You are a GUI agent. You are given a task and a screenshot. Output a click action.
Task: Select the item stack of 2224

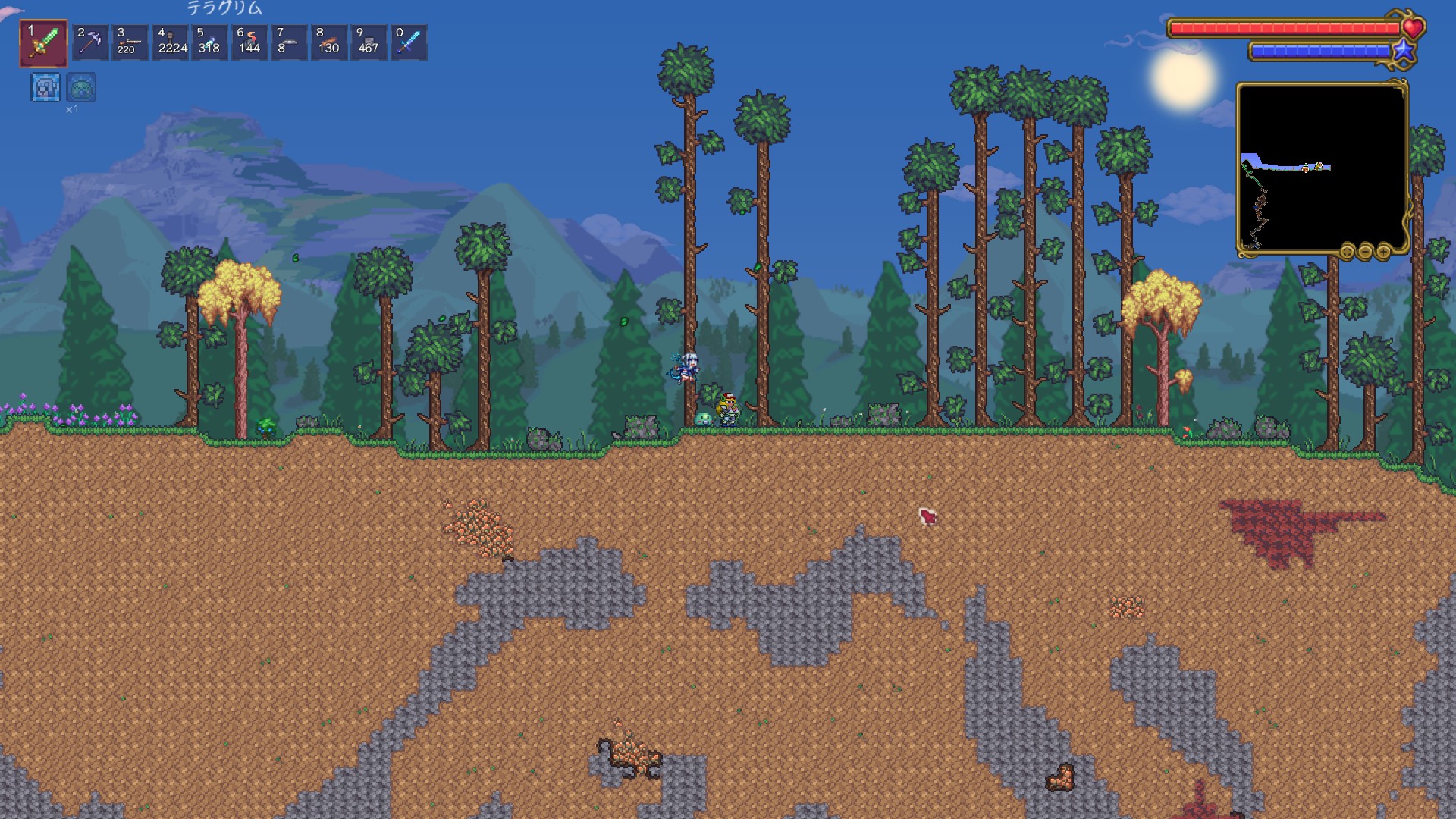(x=171, y=42)
